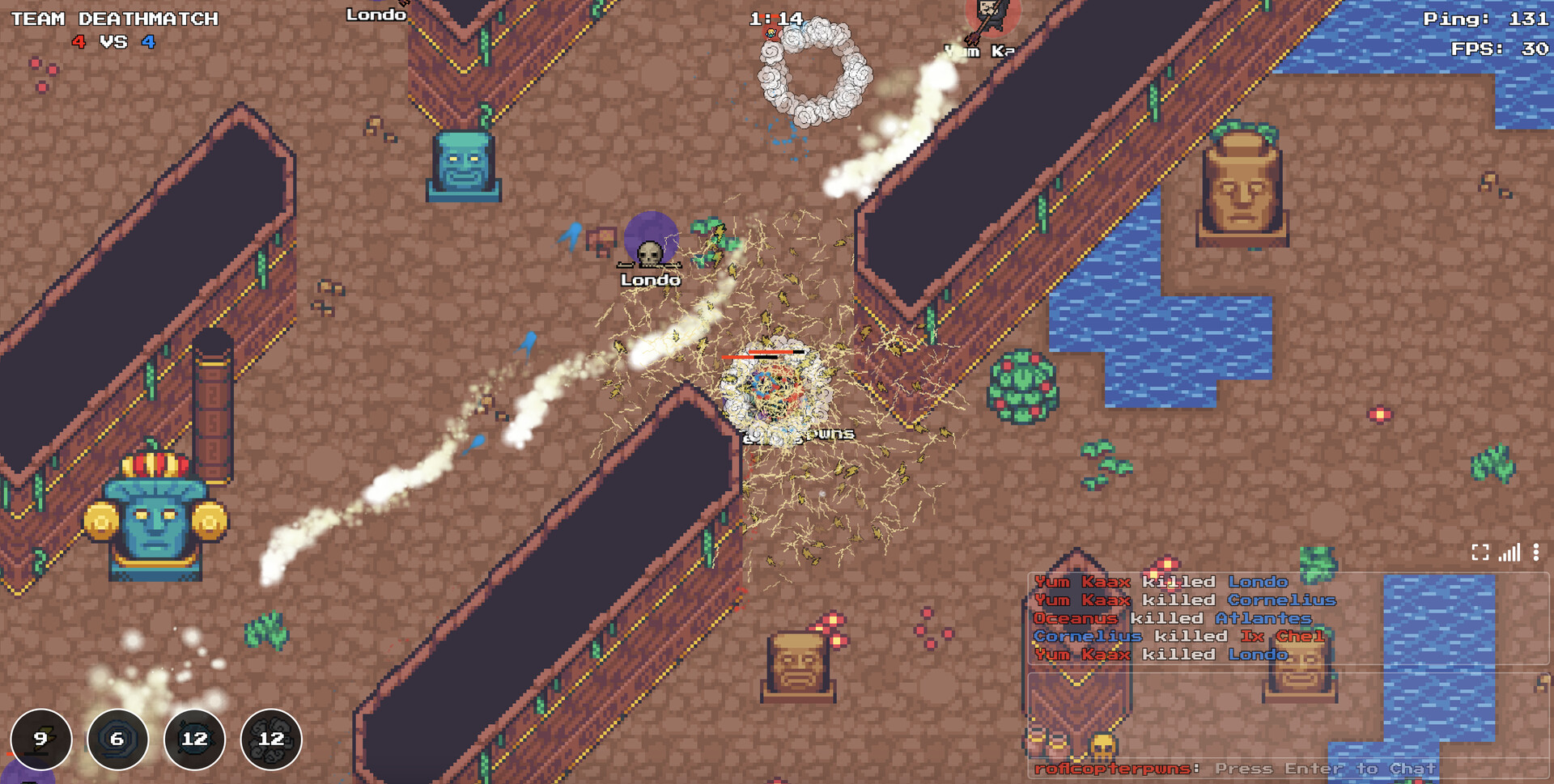
Task: Select the lightning ammo slot showing 9
Action: pos(40,739)
